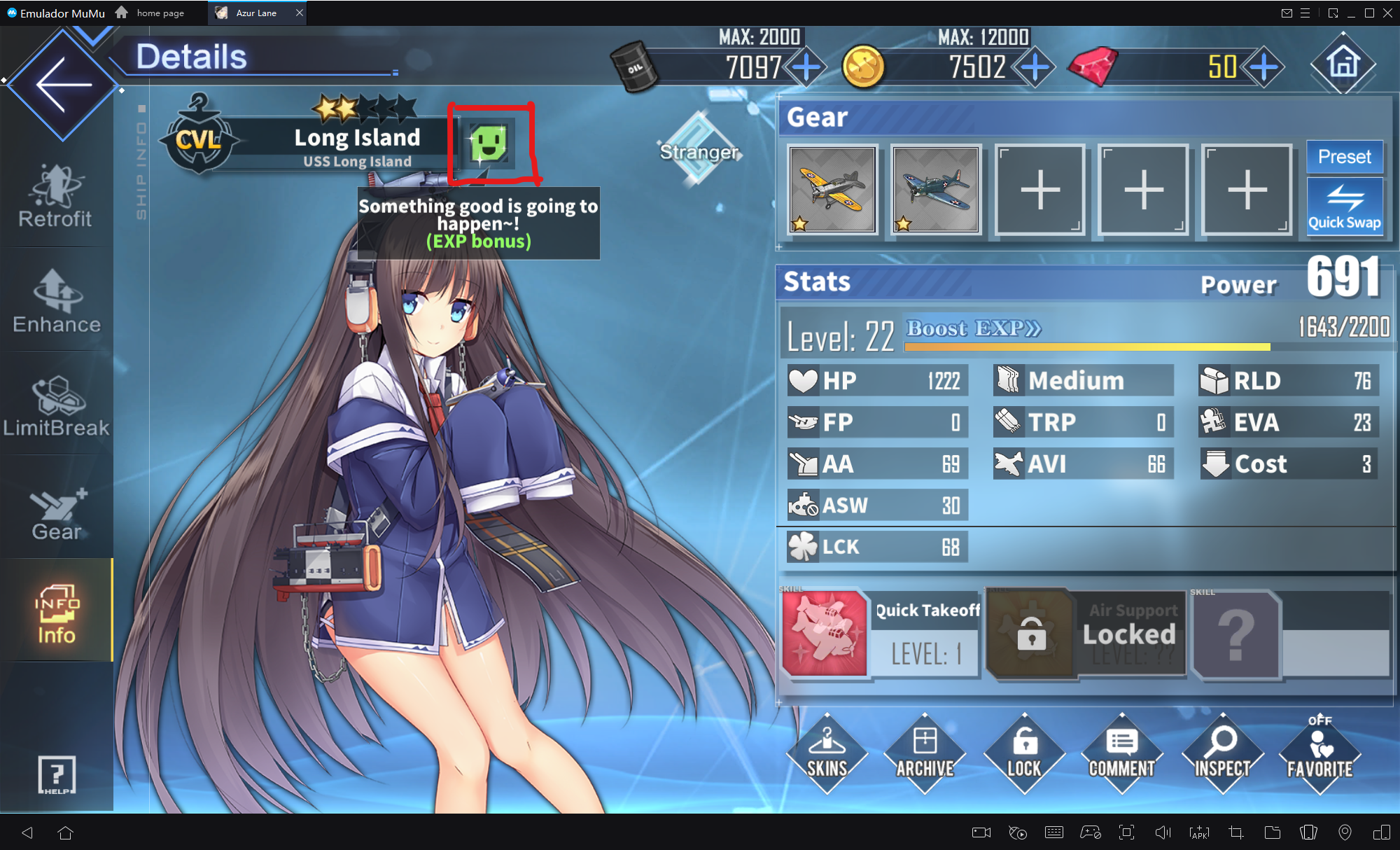Open the Retrofit tab
Screen dimensions: 1400x850
point(55,197)
